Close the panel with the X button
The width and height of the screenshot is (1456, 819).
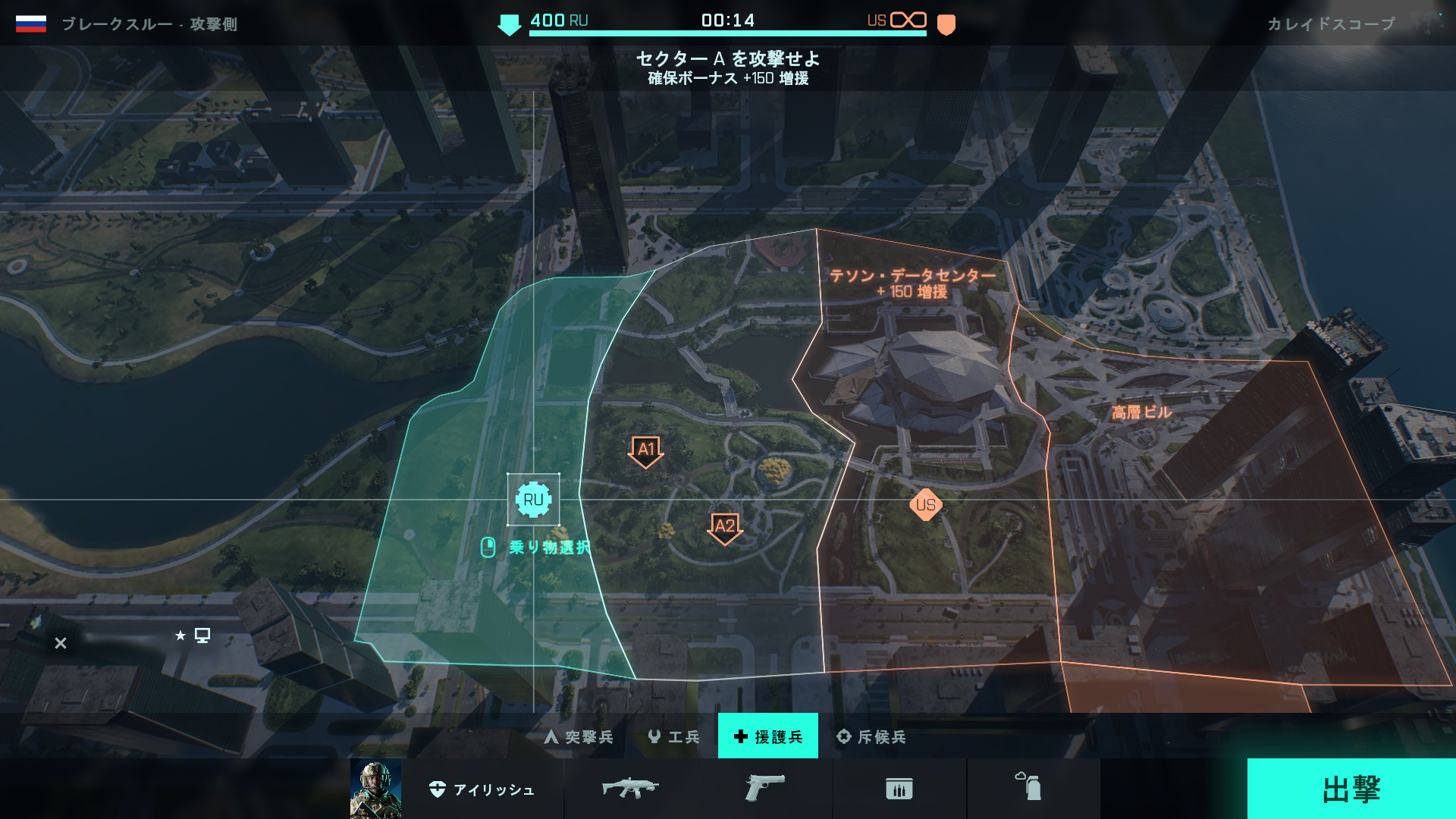[61, 643]
